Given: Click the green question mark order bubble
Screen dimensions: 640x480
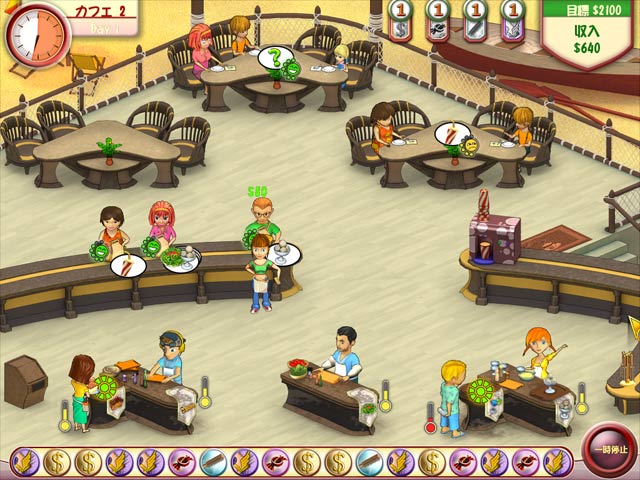Looking at the screenshot, I should (x=273, y=59).
